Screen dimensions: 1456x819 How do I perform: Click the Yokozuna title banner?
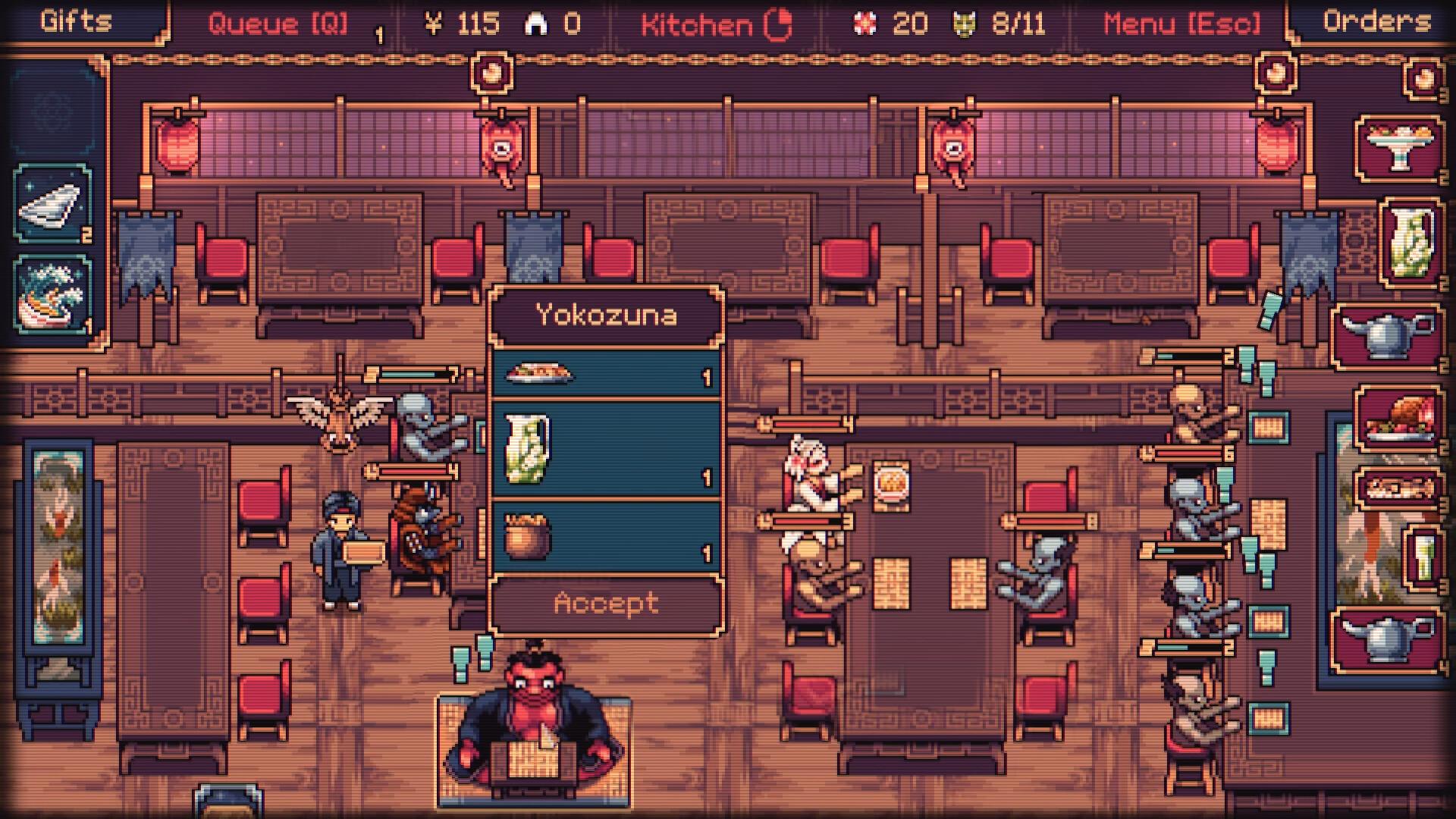[x=605, y=315]
